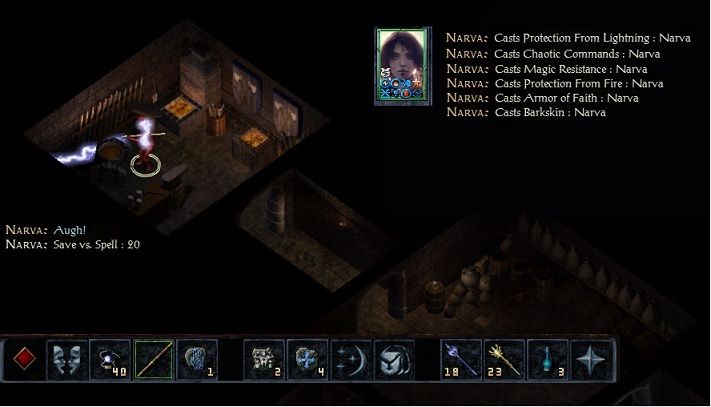Viewport: 711px width, 407px height.
Task: Open the helmet-shaped special abilities button
Action: 394,360
